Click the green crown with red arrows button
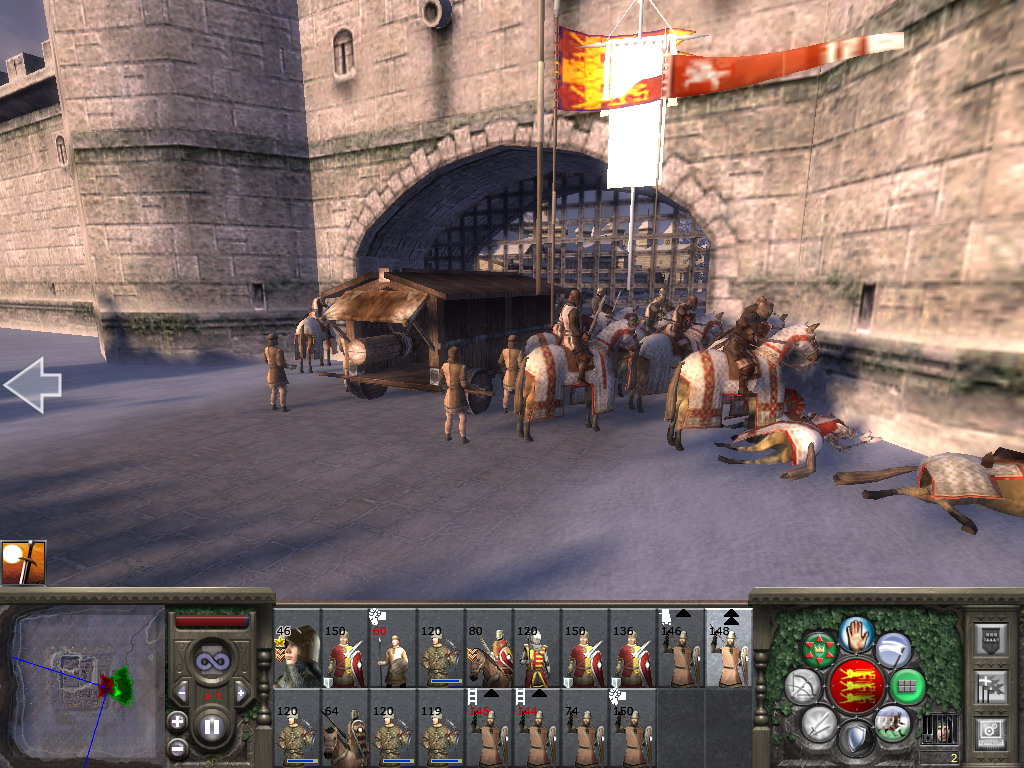1024x768 pixels. [x=819, y=650]
